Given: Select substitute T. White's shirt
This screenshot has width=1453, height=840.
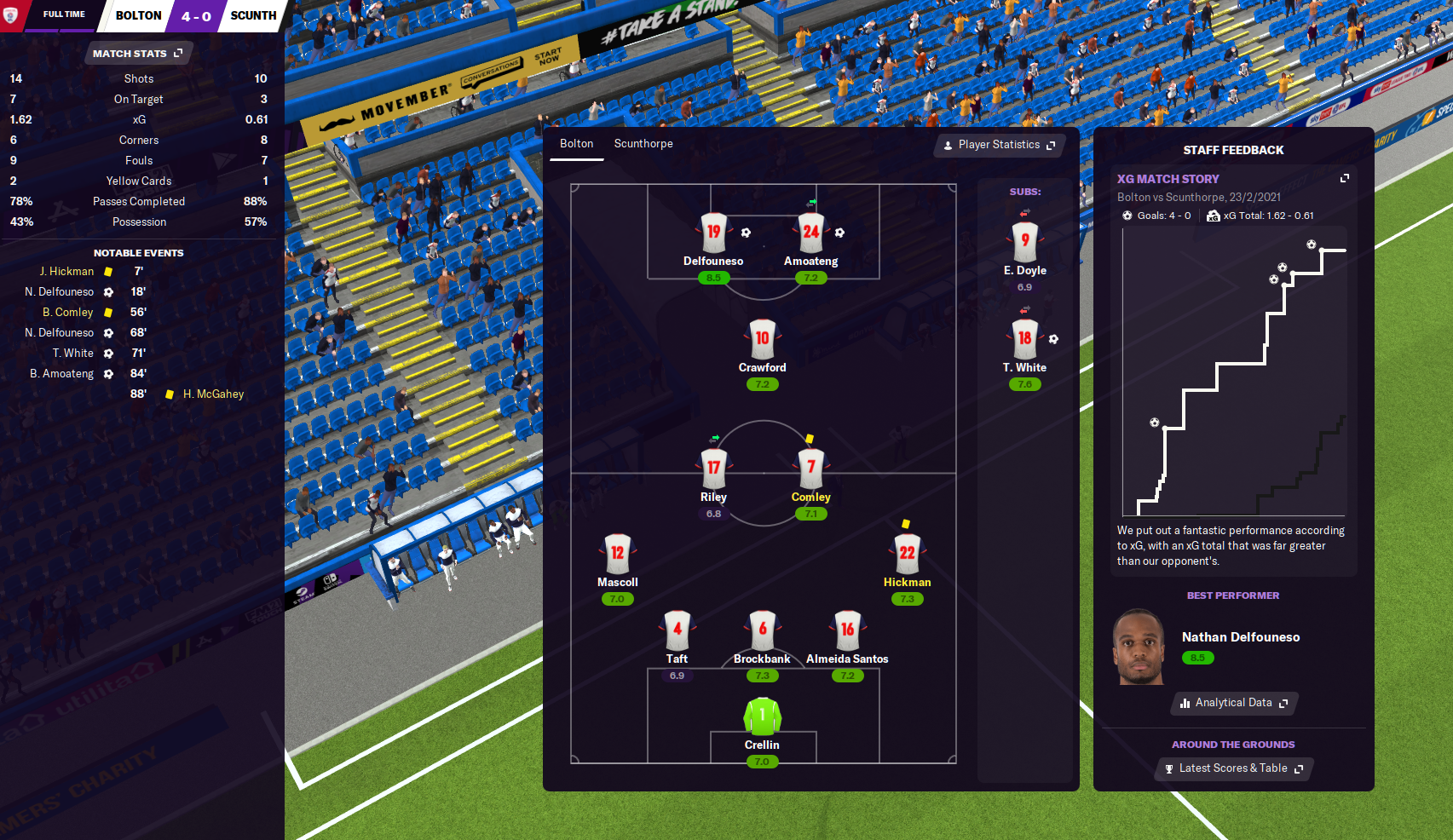Looking at the screenshot, I should click(1024, 338).
